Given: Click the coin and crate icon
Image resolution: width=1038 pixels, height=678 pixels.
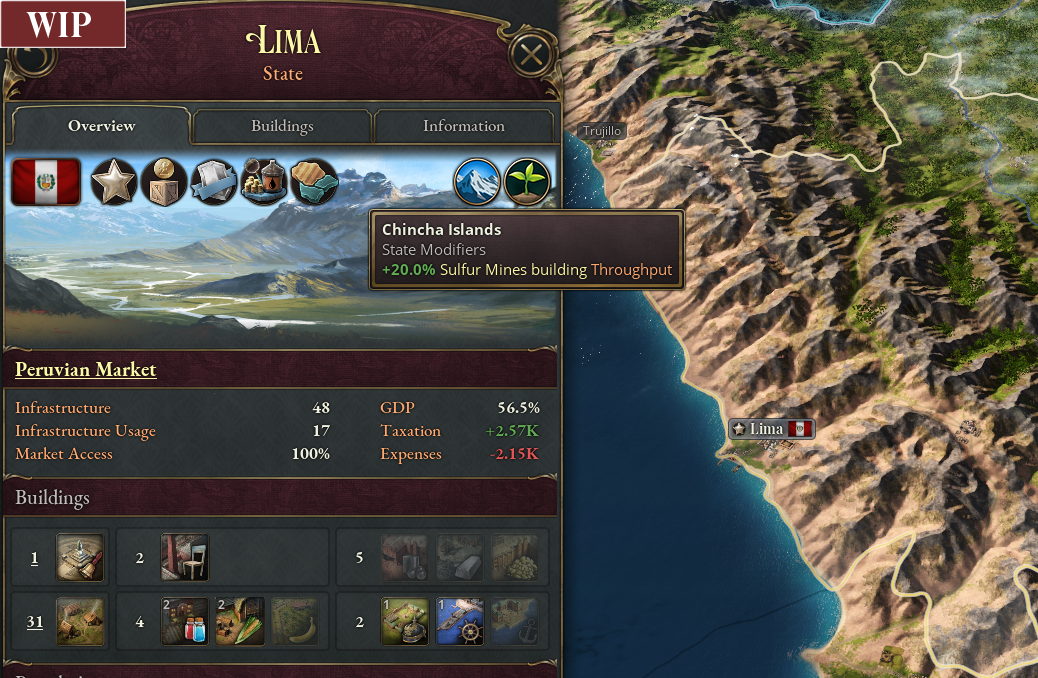Looking at the screenshot, I should pyautogui.click(x=164, y=182).
